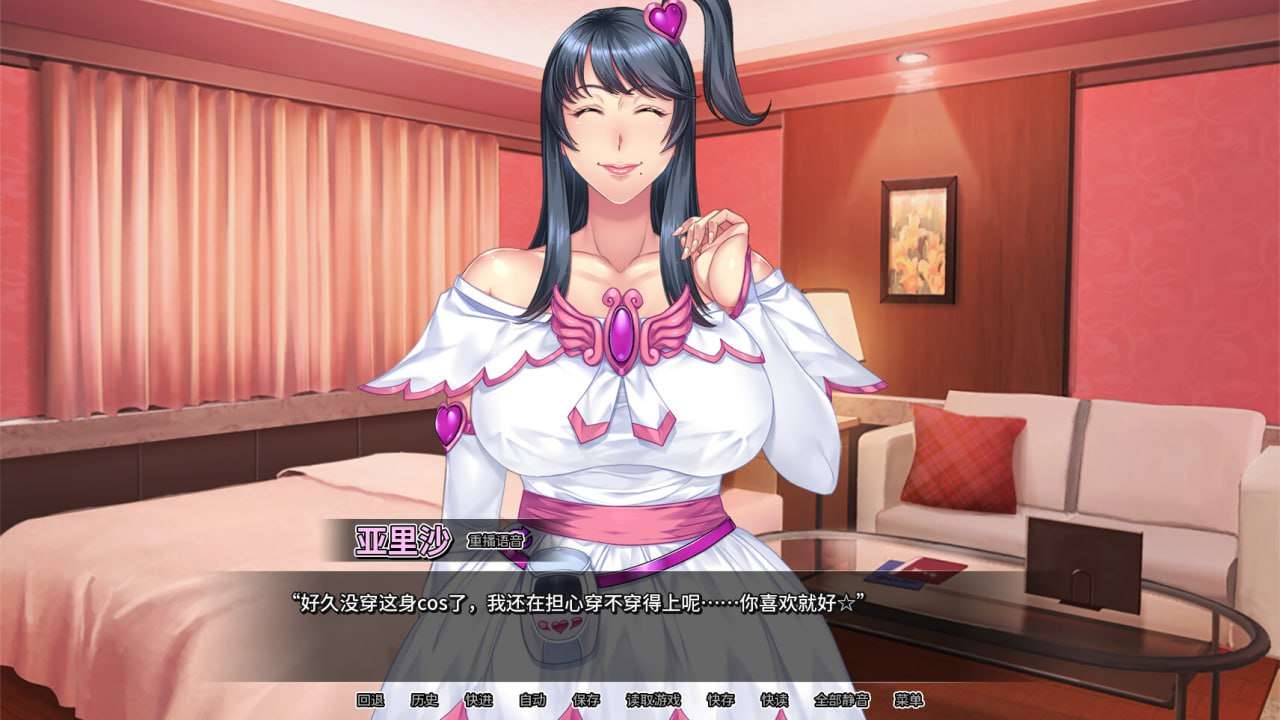Cancel skipping by clicking 快进

(481, 701)
